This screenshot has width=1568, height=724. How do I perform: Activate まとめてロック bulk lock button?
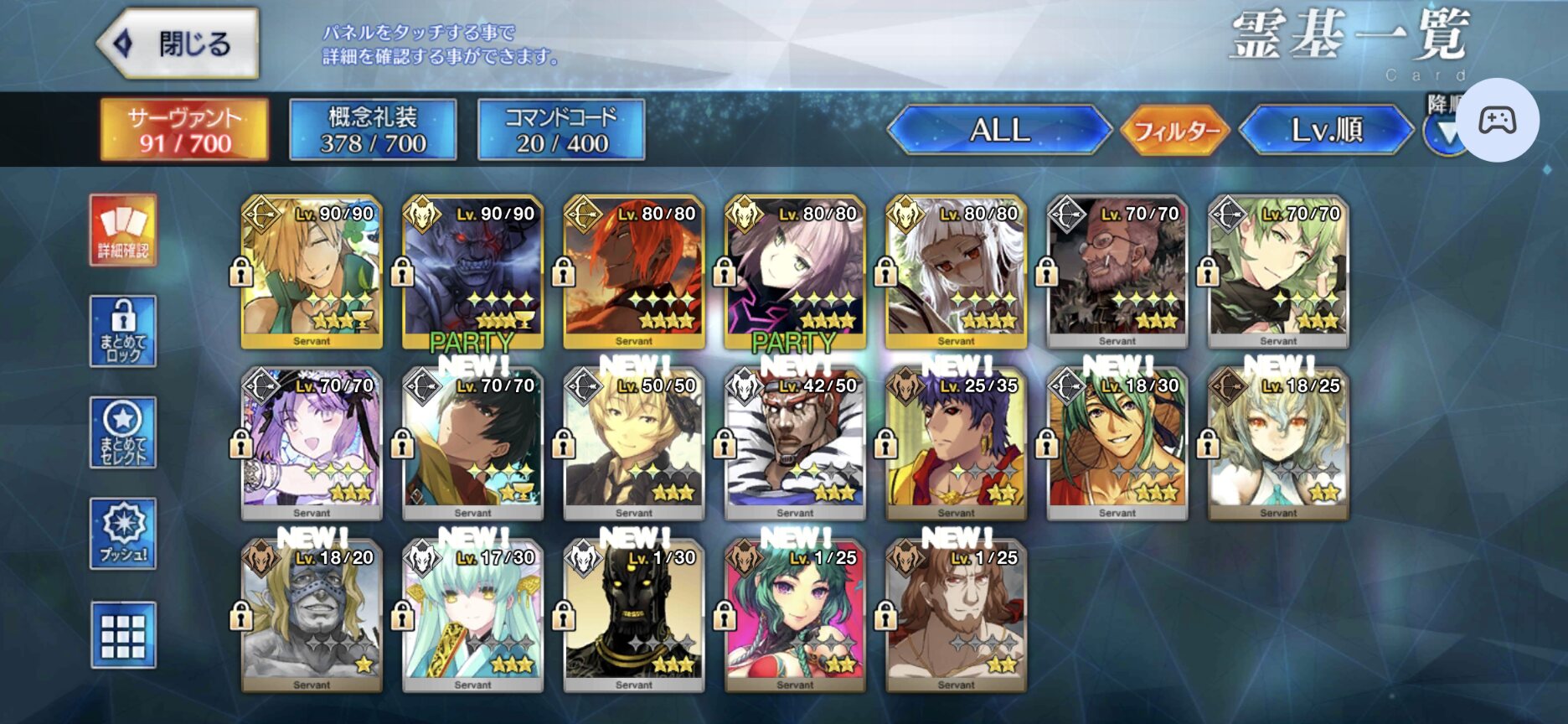point(123,331)
